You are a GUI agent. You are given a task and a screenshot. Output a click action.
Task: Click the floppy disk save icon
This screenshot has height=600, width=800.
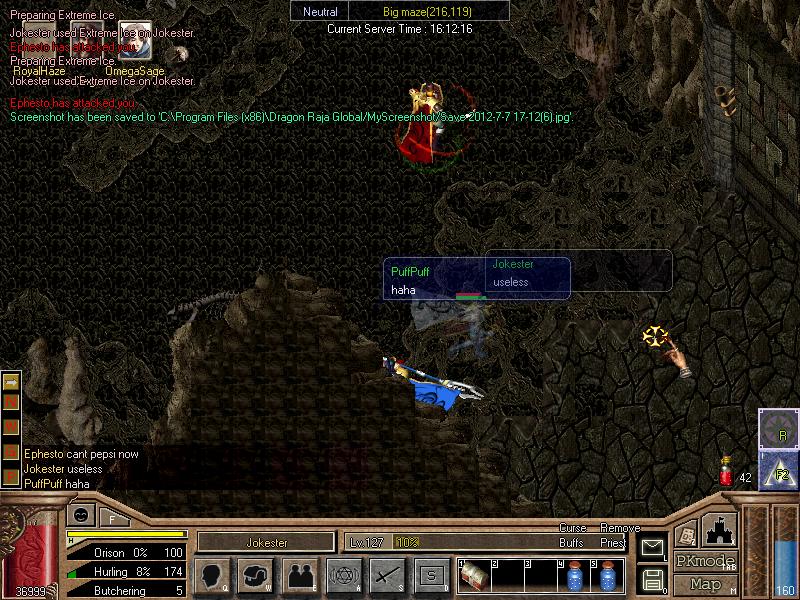[x=651, y=579]
